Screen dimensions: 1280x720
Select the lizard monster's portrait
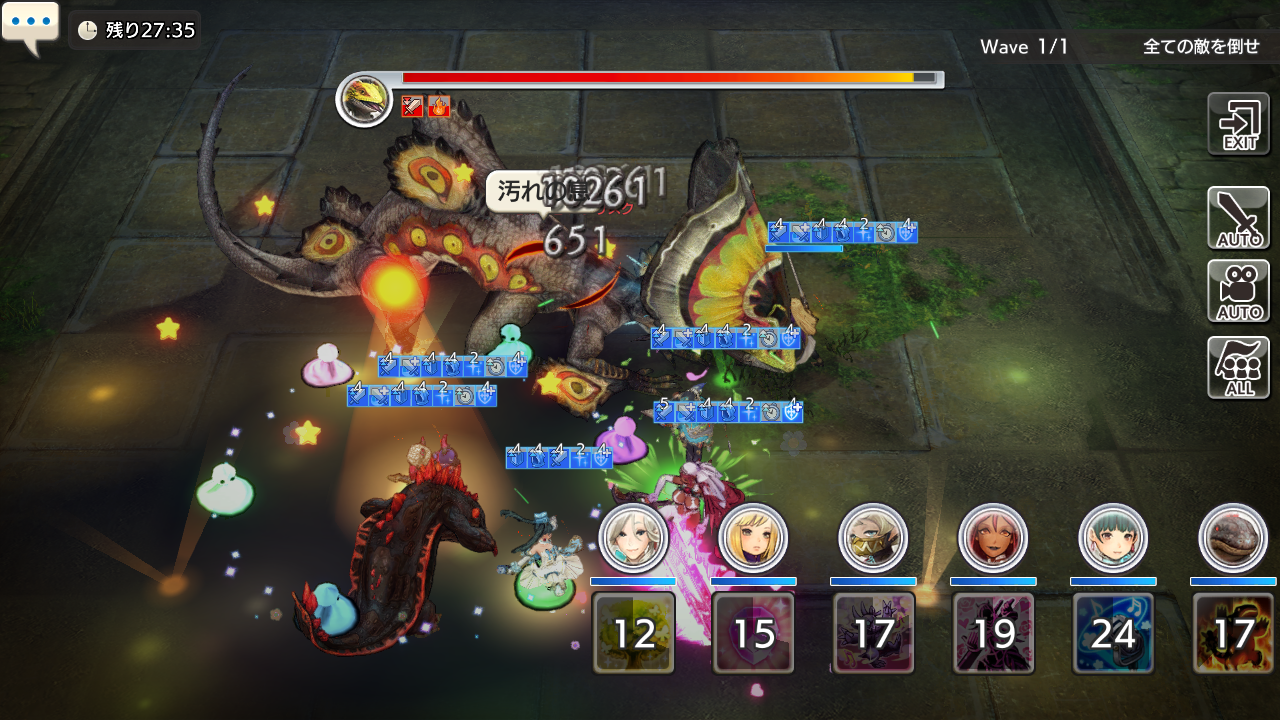click(x=1233, y=537)
